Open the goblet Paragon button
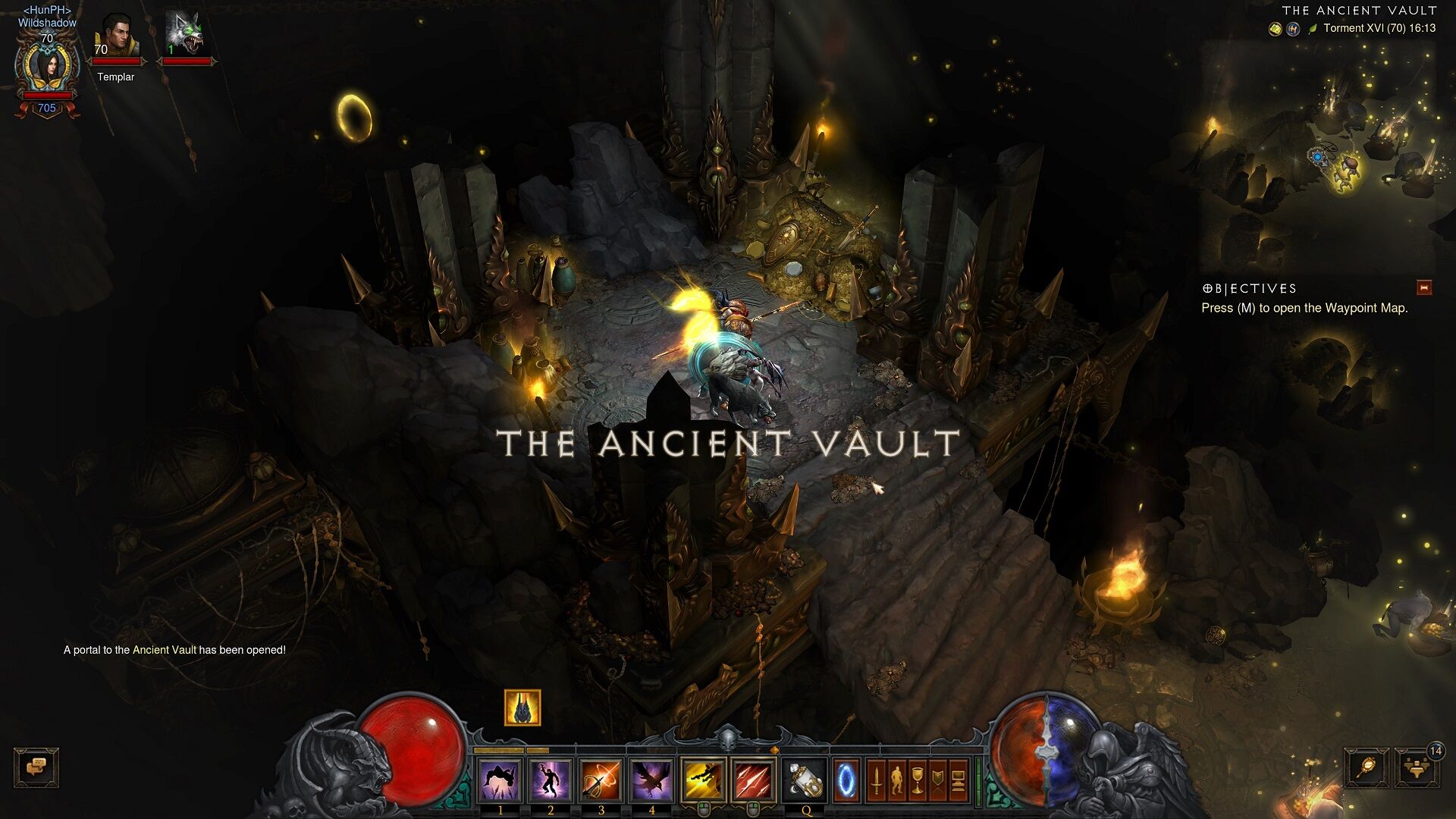Image resolution: width=1456 pixels, height=819 pixels. (918, 780)
